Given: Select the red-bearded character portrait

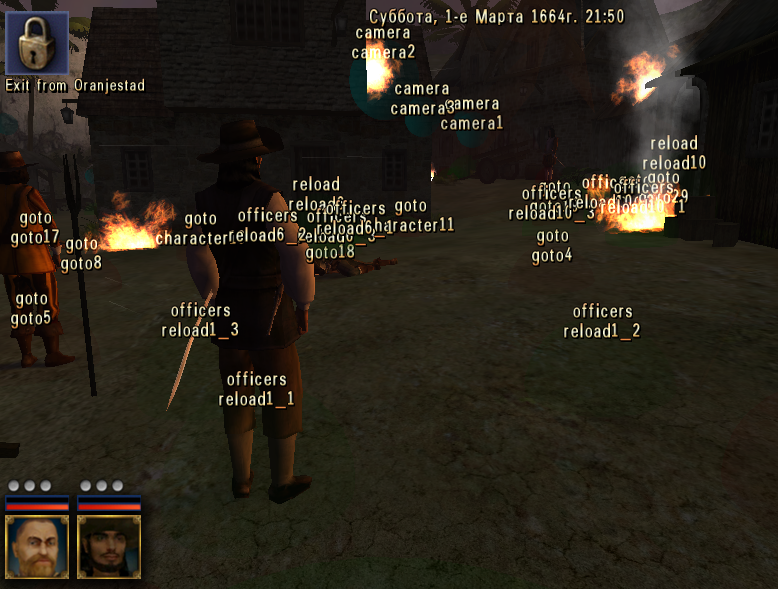Looking at the screenshot, I should point(37,547).
